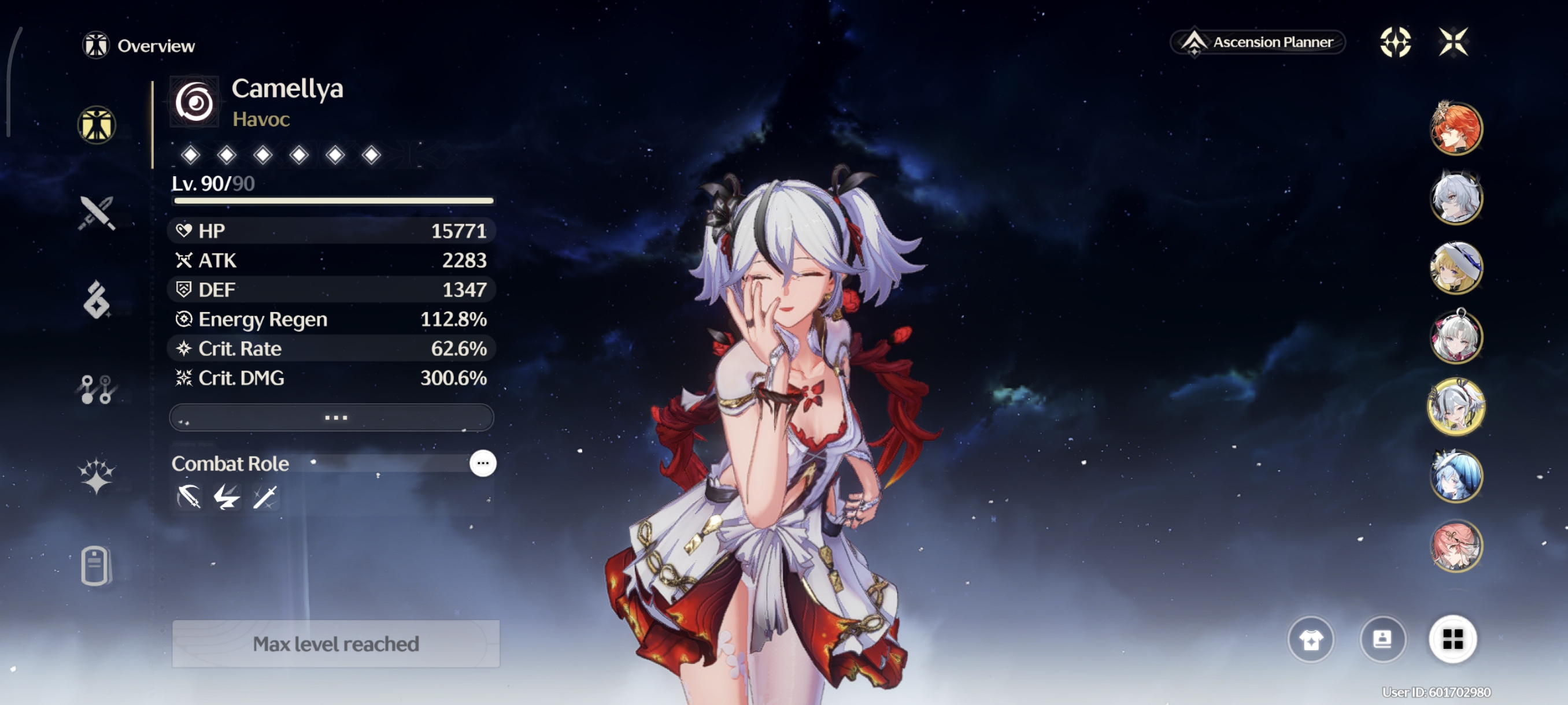Select the highlighted Camellya portrait
The height and width of the screenshot is (705, 1568).
pyautogui.click(x=1455, y=407)
